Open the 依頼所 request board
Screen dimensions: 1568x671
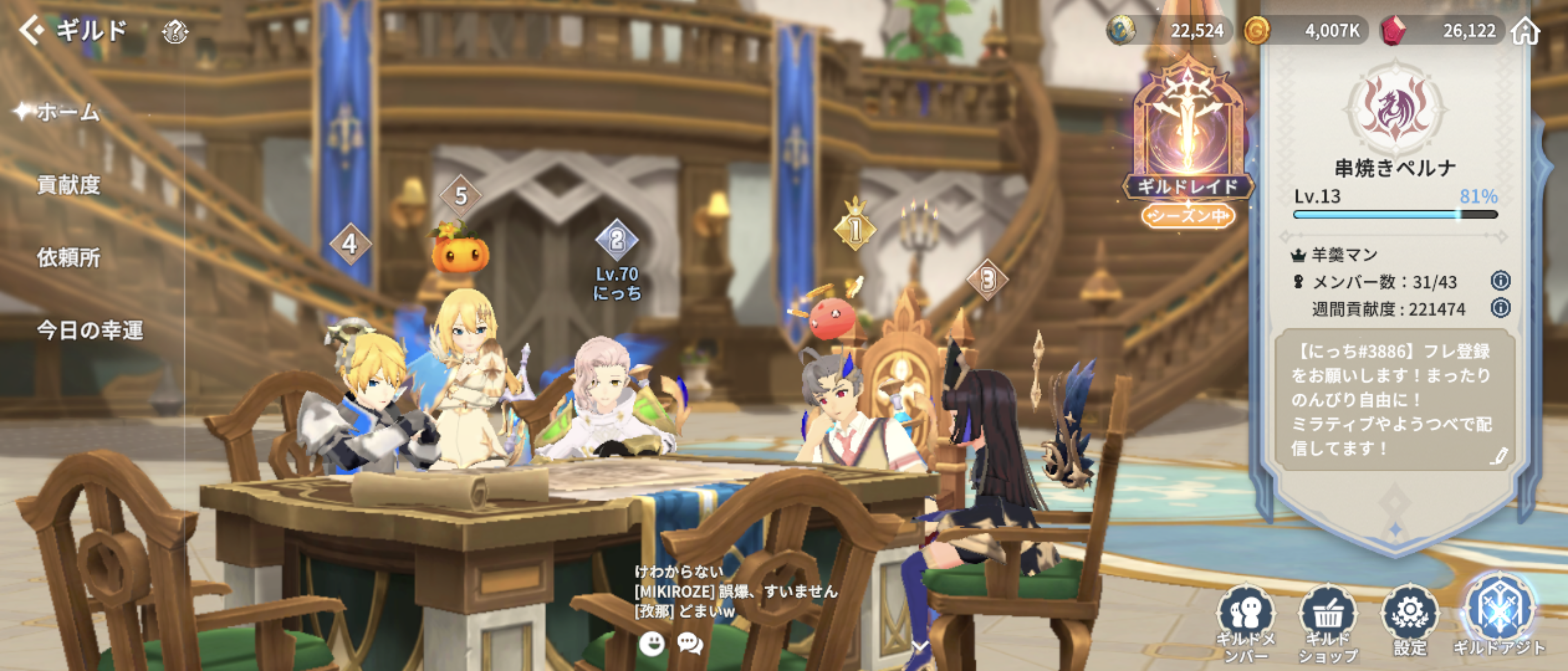pyautogui.click(x=68, y=258)
